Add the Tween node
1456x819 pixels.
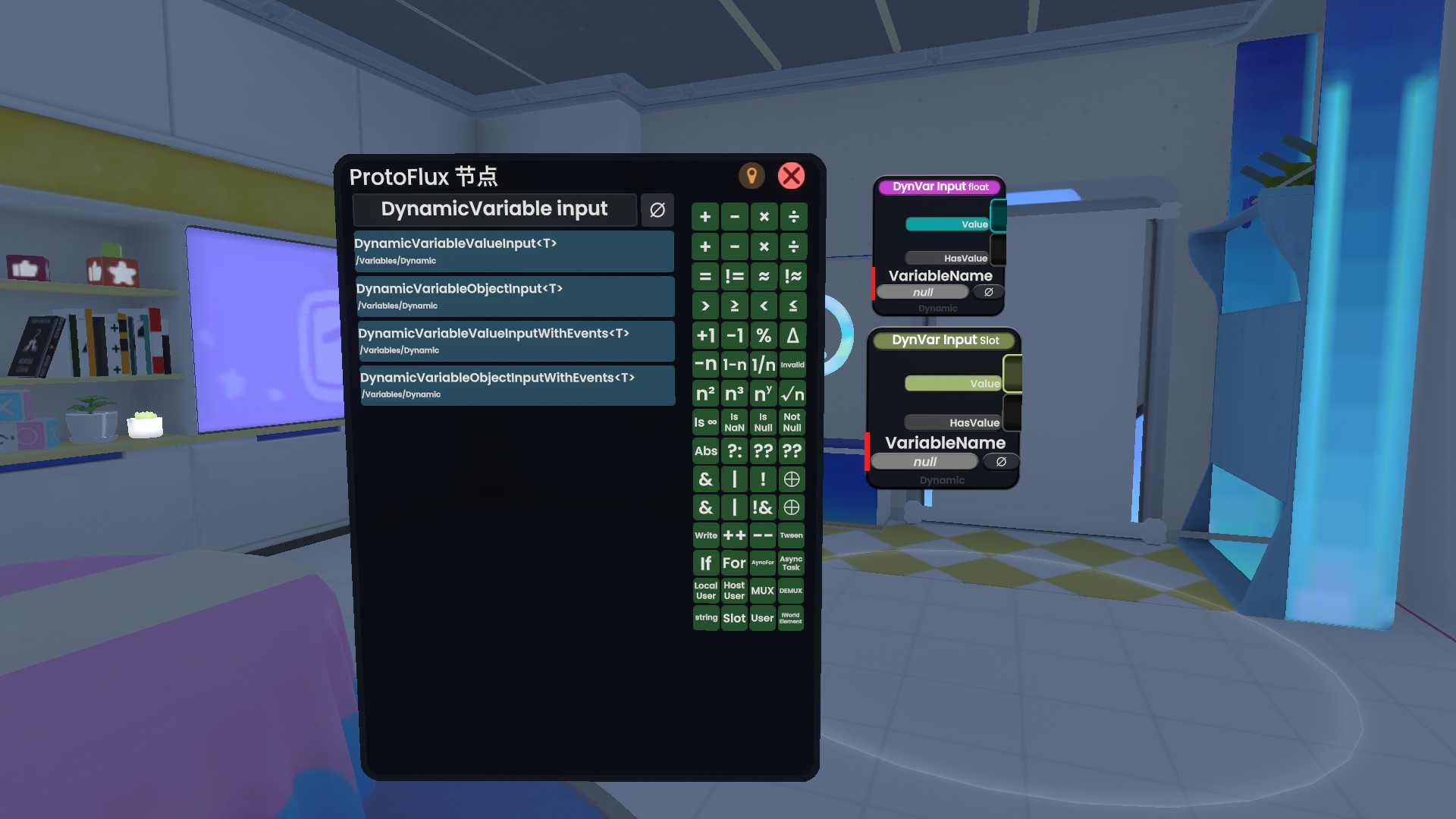tap(791, 535)
